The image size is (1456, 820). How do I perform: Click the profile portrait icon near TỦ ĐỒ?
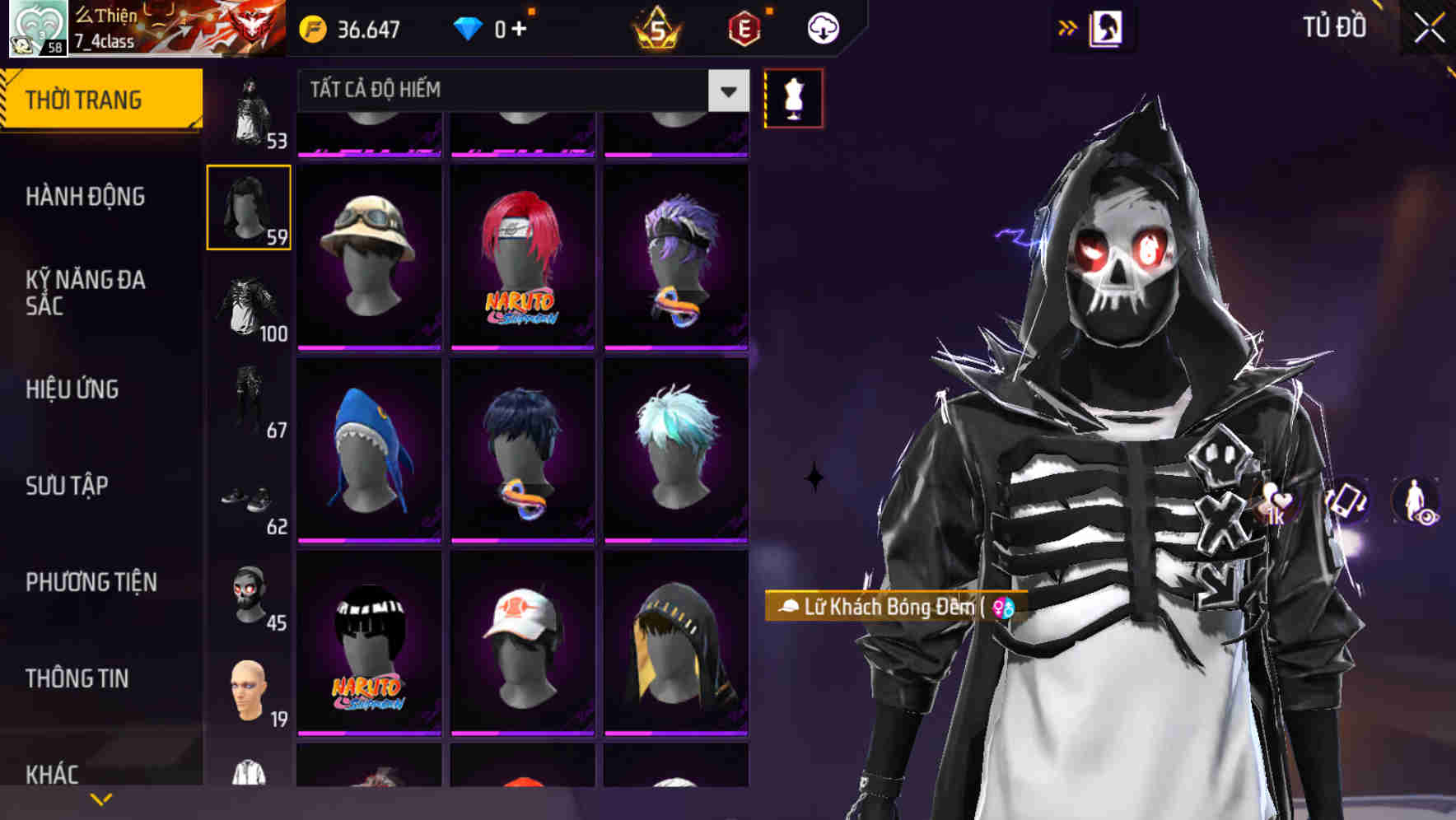point(1107,27)
